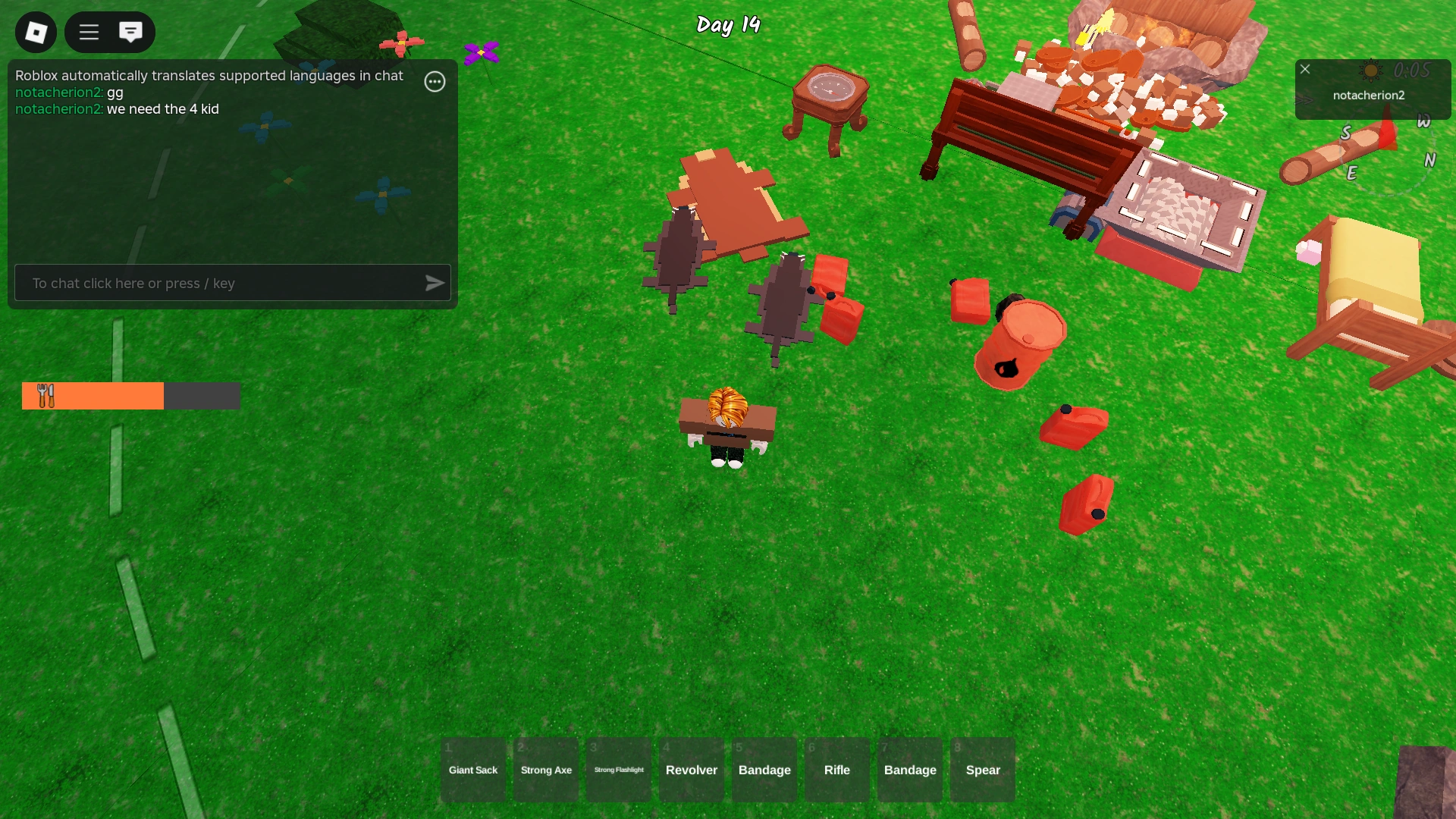Screen dimensions: 1456x819
Task: Click the sun daytime indicator on the compass panel
Action: point(1371,71)
